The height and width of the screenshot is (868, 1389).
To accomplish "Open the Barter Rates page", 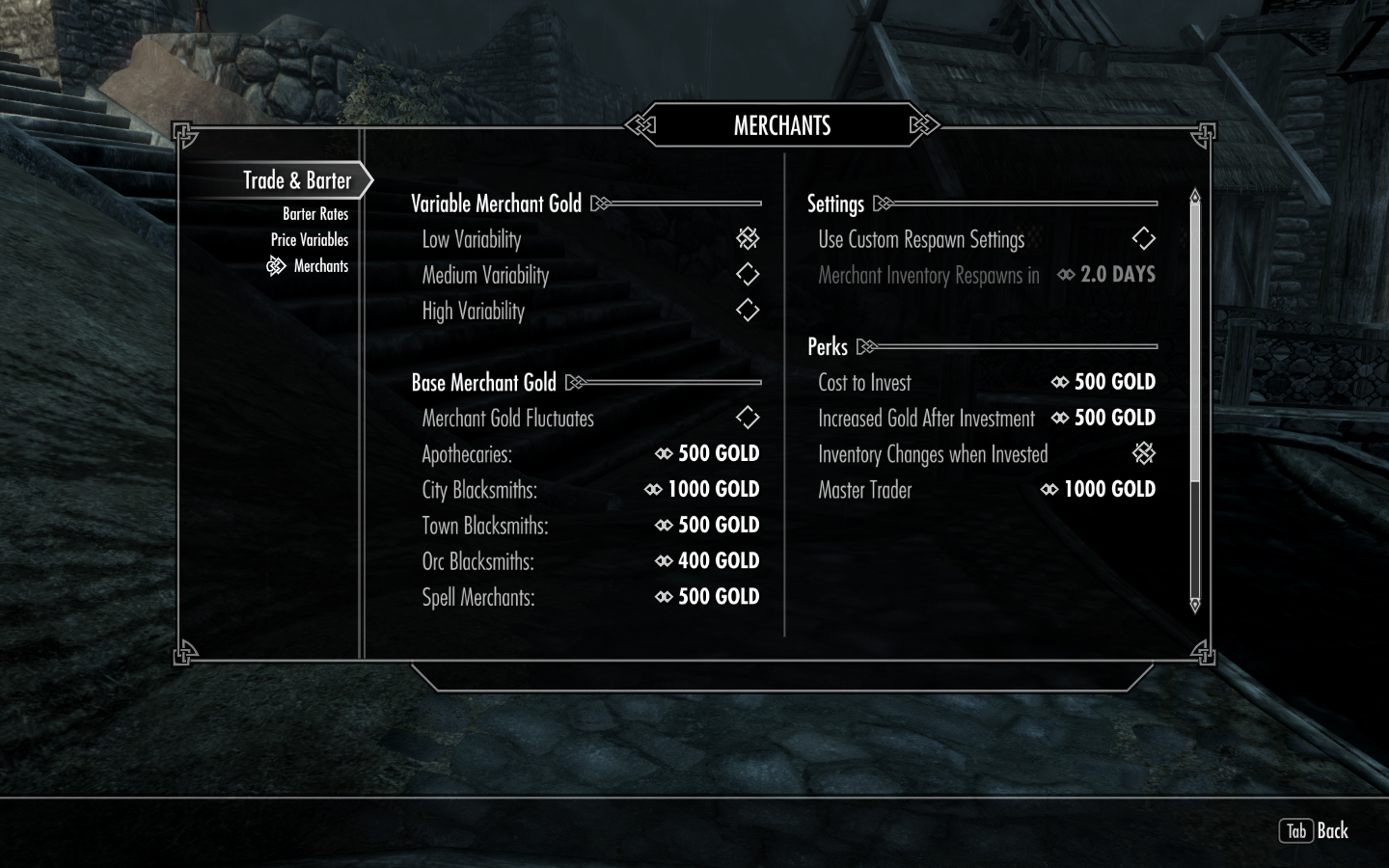I will [314, 214].
